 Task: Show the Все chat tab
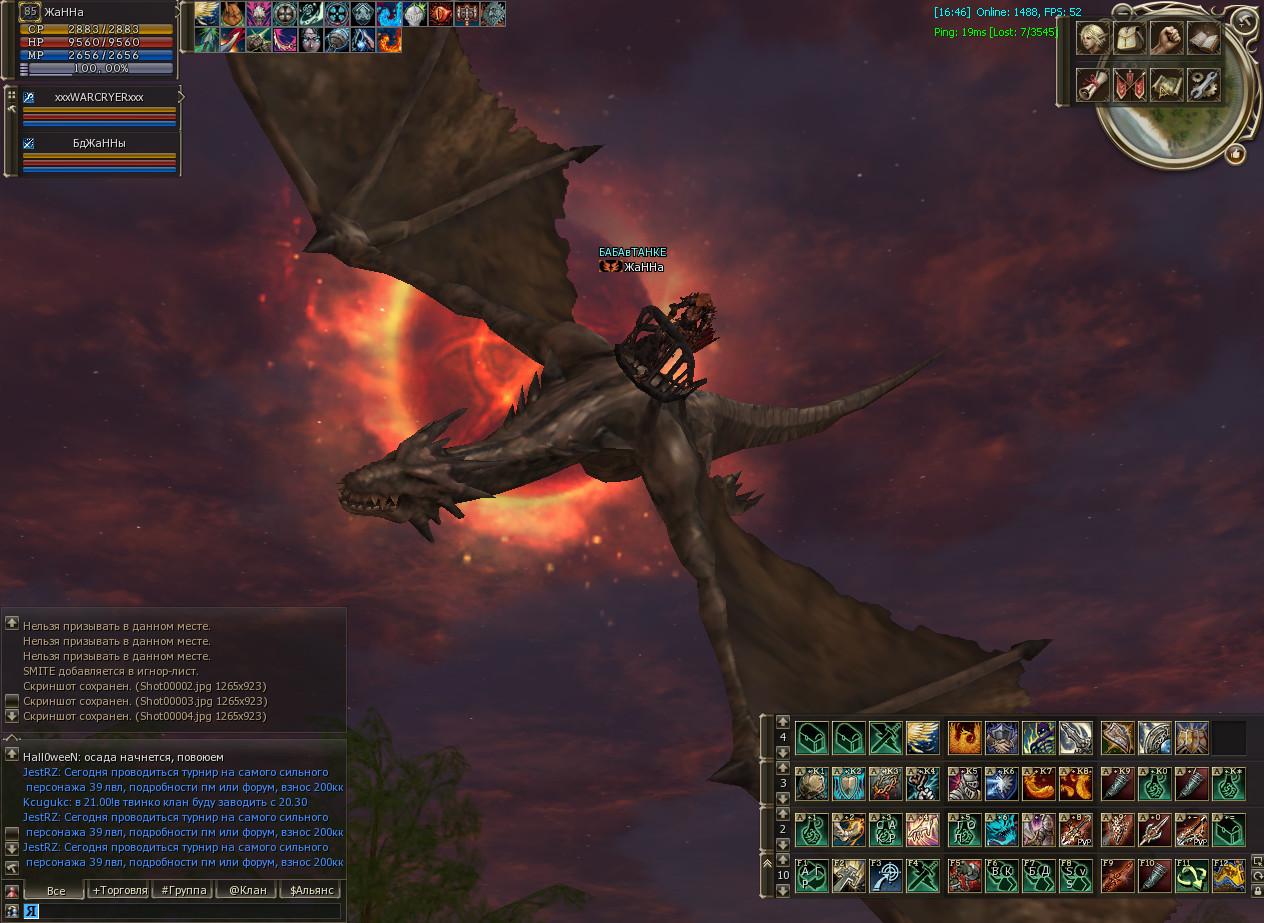click(56, 890)
